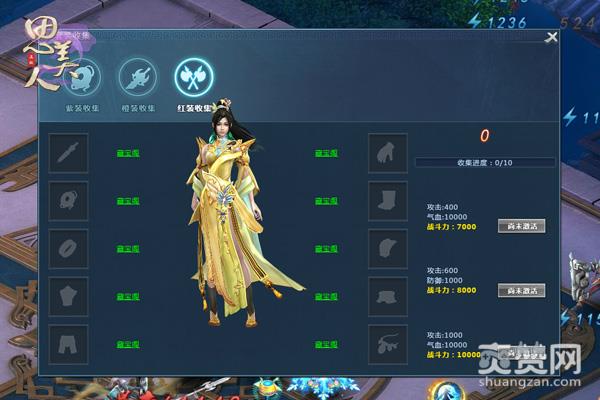Close the equipment collection panel
Viewport: 600px width, 400px height.
pos(551,38)
